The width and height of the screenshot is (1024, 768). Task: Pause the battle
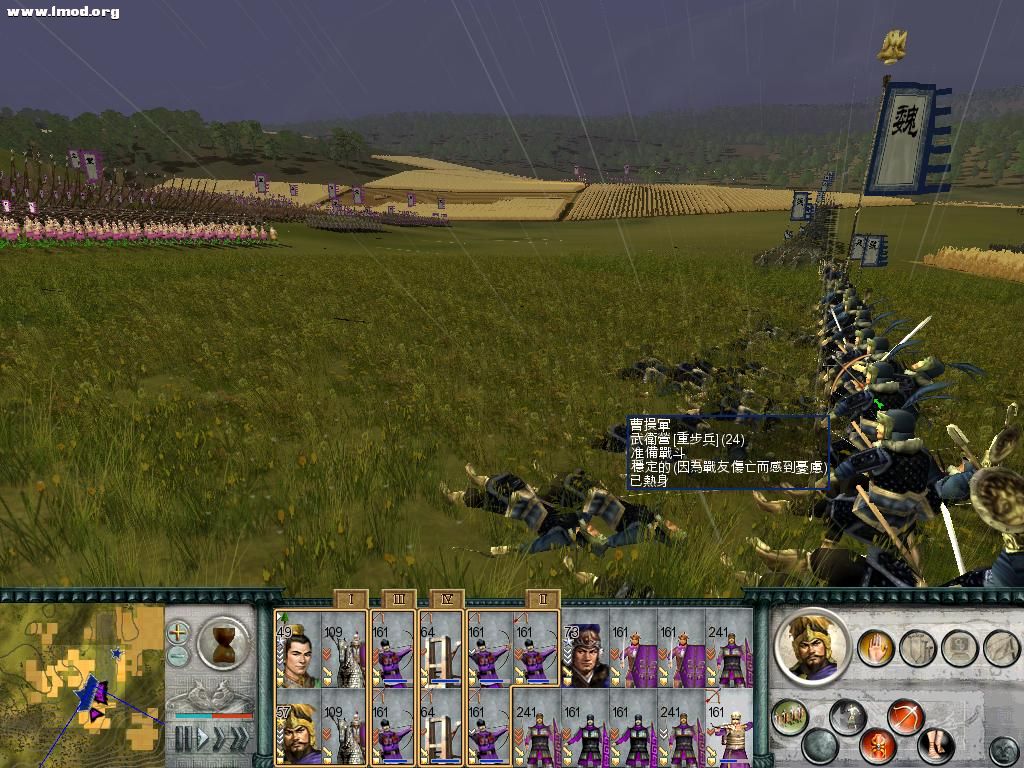[x=182, y=738]
